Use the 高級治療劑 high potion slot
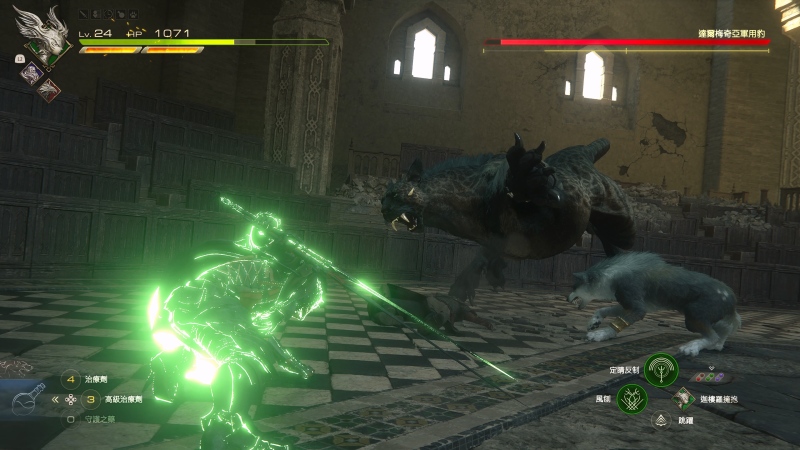This screenshot has width=800, height=450. (90, 399)
